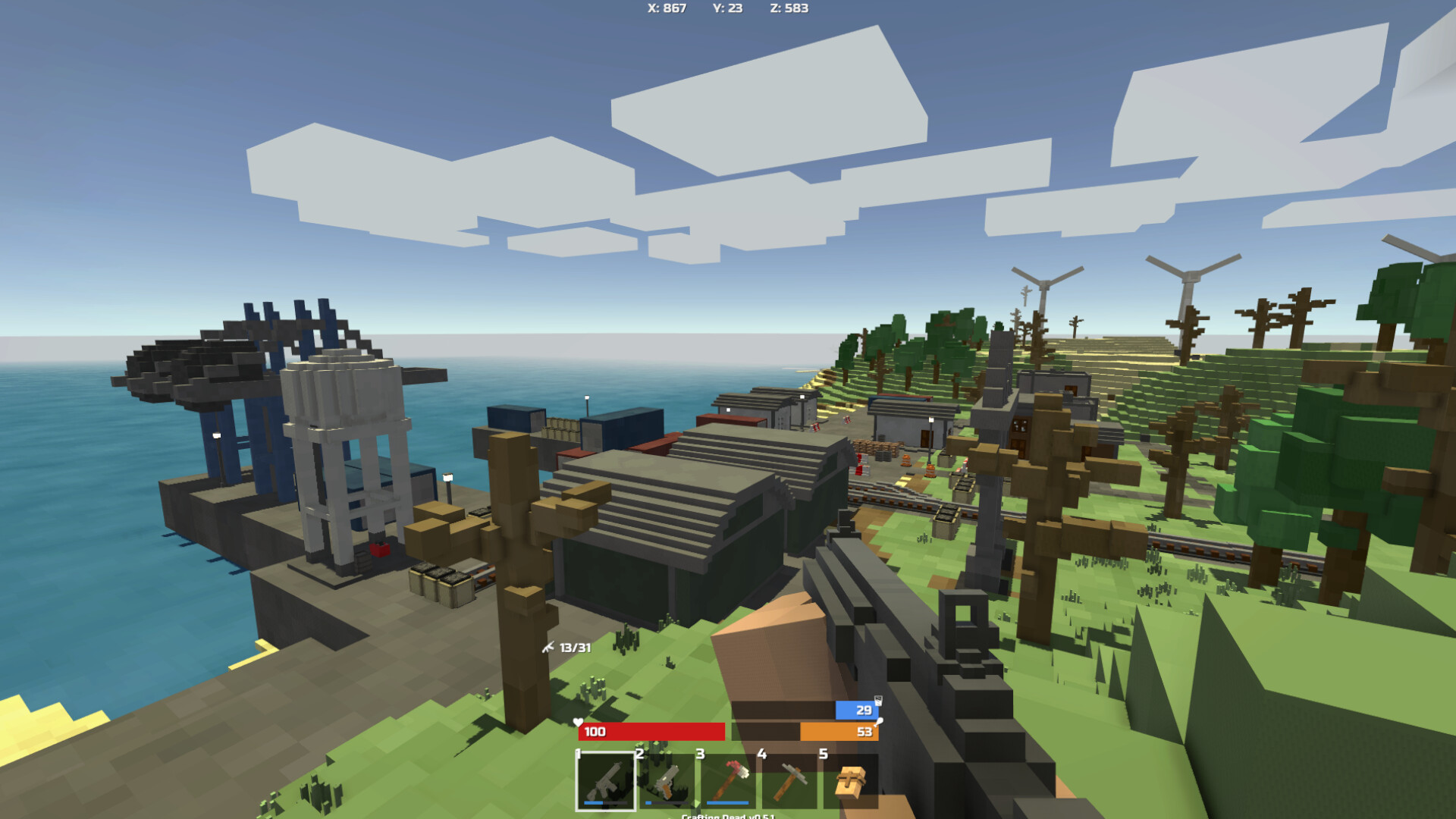Screen dimensions: 1456x819
Task: Select the rifle in hotbar slot 1
Action: tap(607, 780)
